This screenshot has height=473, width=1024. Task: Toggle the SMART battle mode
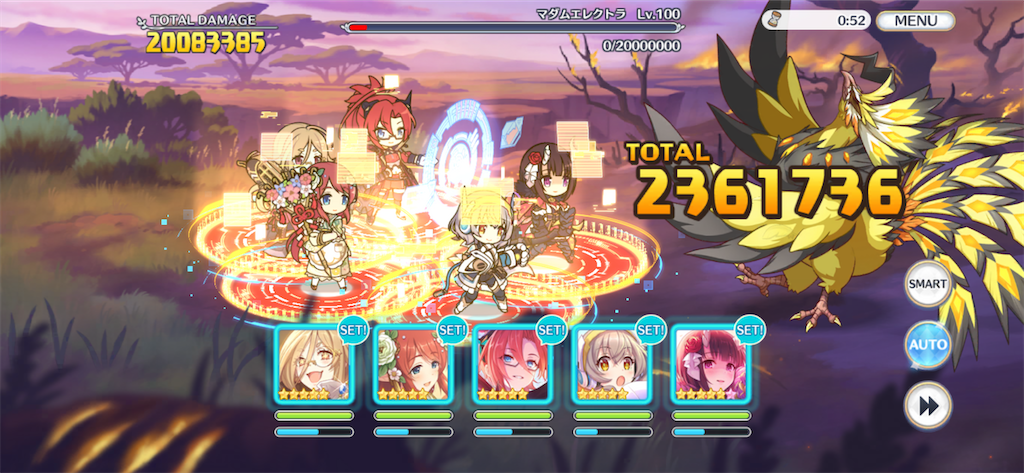pyautogui.click(x=927, y=284)
